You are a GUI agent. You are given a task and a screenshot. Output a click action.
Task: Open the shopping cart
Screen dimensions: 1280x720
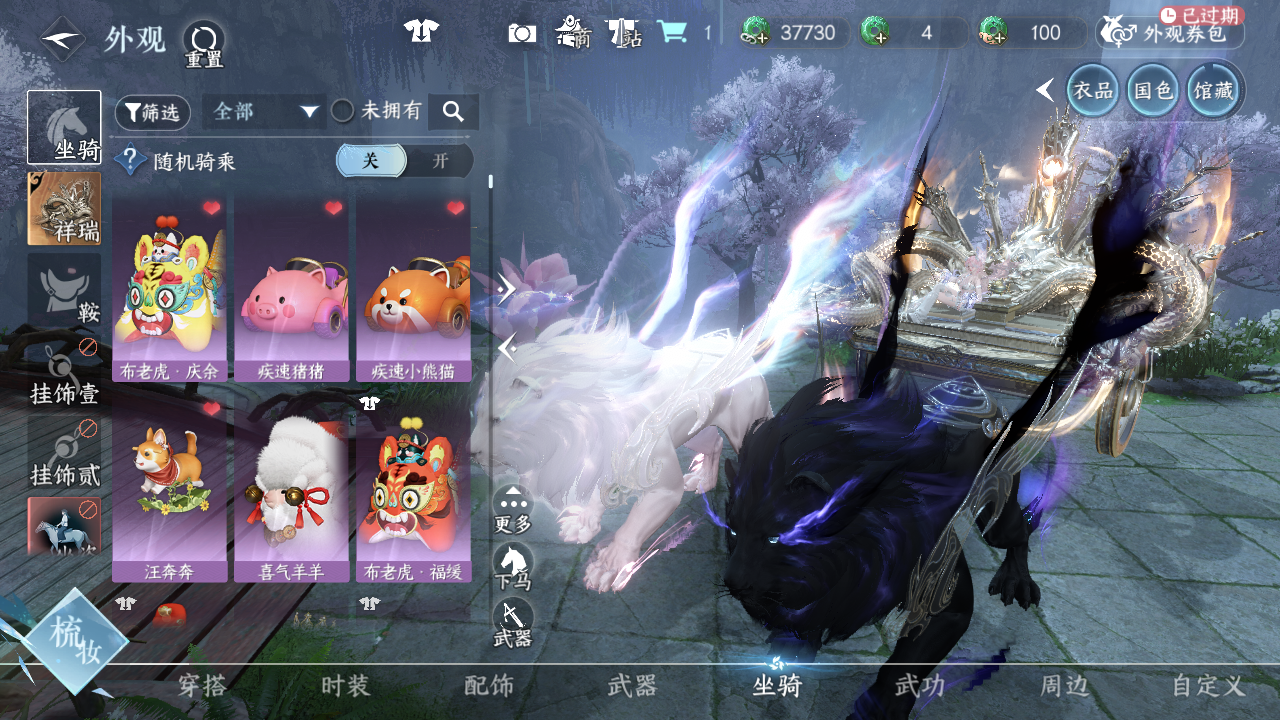pyautogui.click(x=672, y=32)
